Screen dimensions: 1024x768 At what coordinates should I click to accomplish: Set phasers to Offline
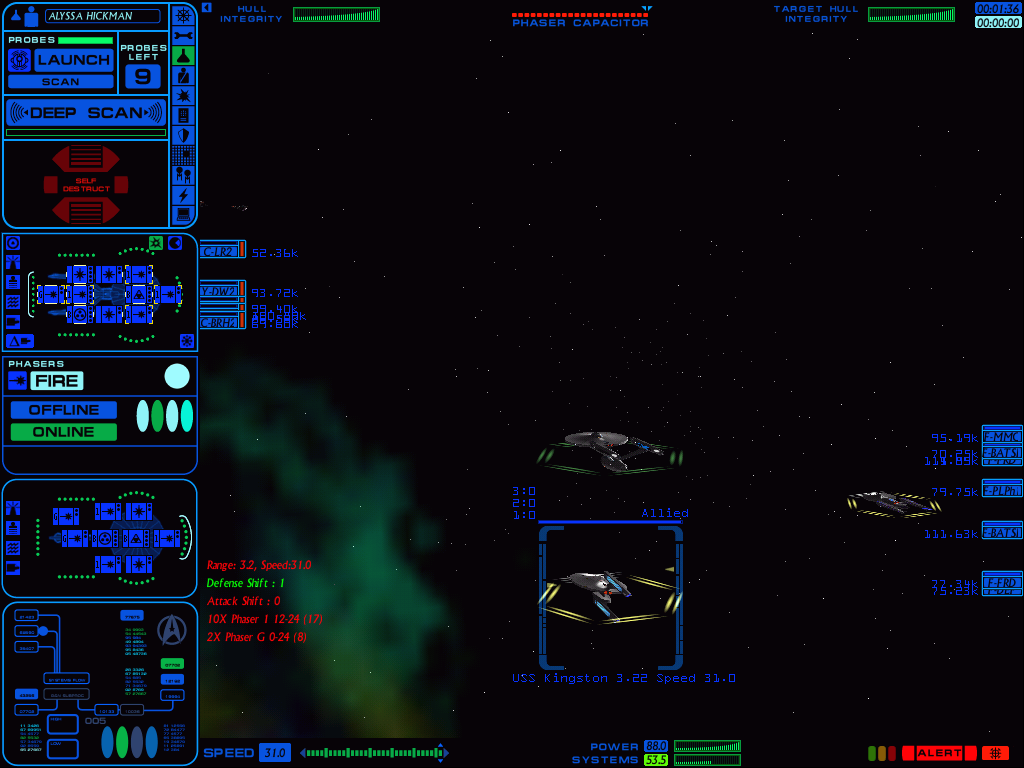tap(63, 410)
